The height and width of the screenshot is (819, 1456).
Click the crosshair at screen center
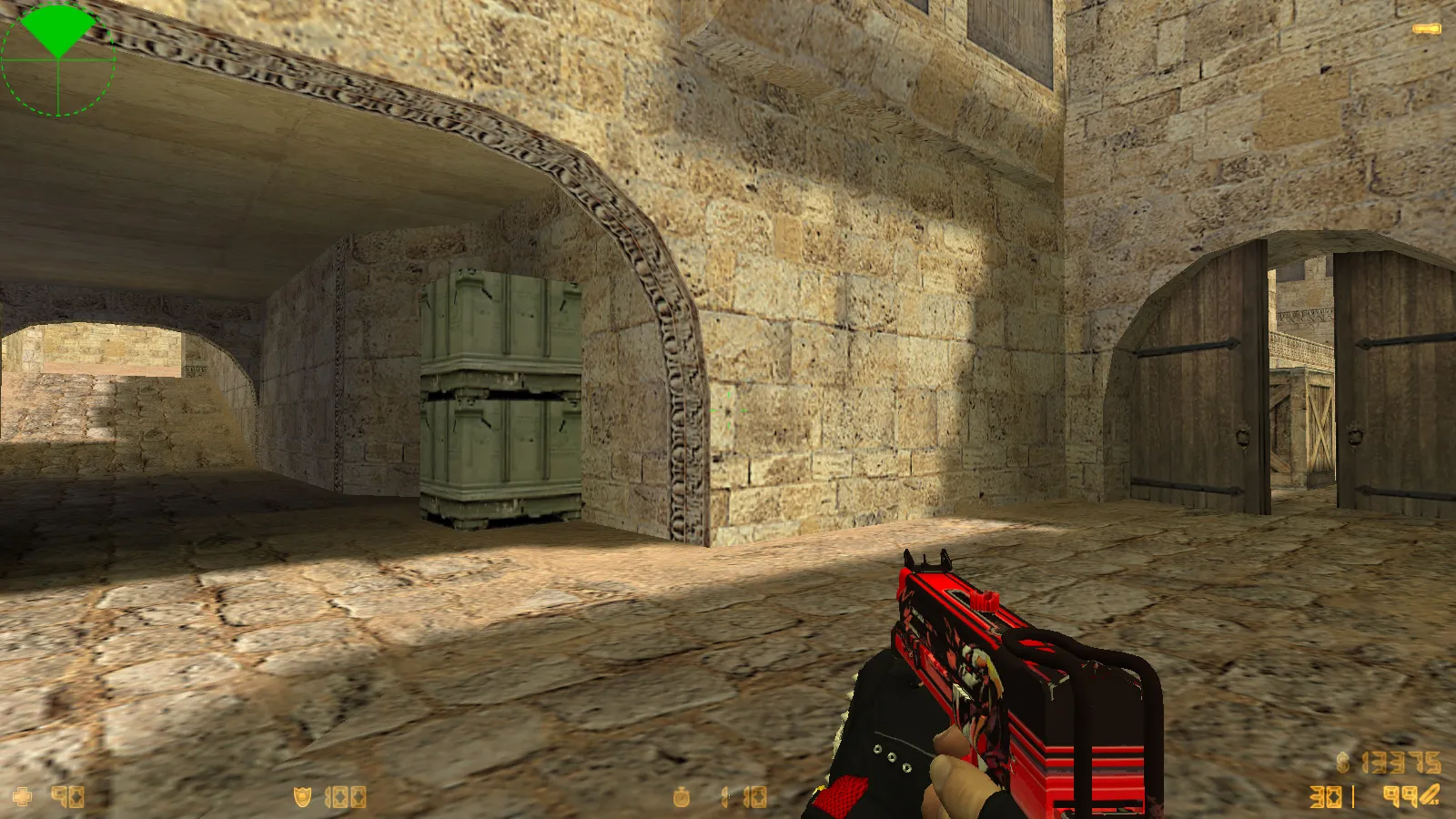pos(728,409)
